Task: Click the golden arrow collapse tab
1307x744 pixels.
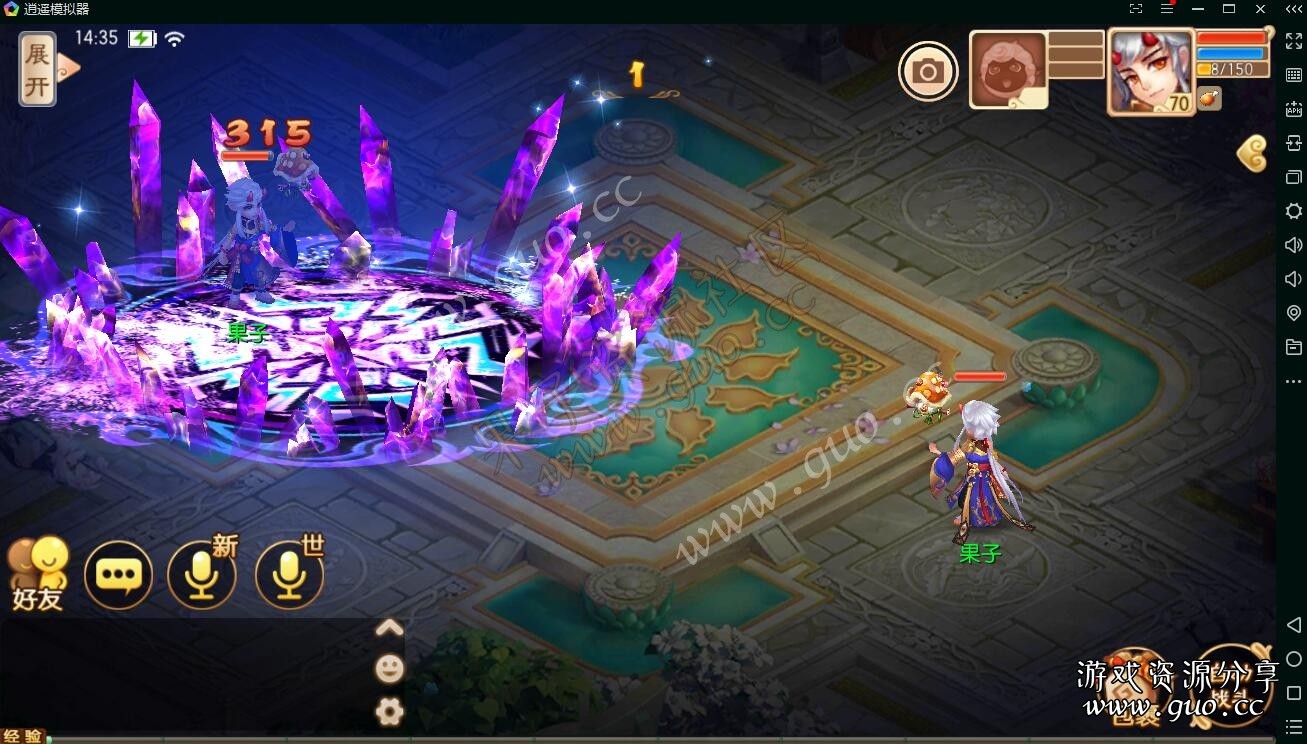Action: click(x=1252, y=154)
